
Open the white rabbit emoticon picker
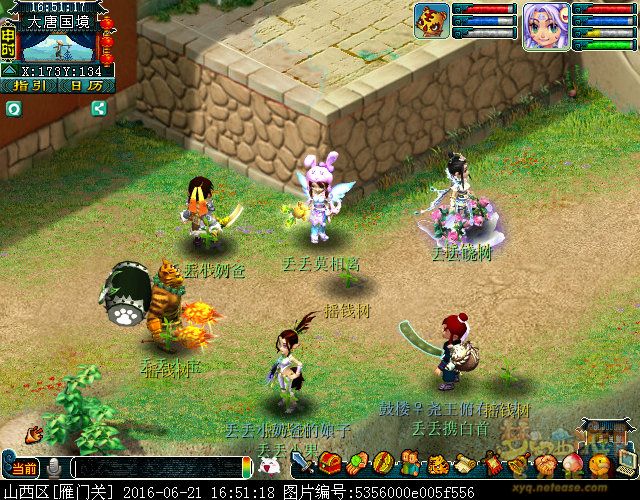point(268,465)
